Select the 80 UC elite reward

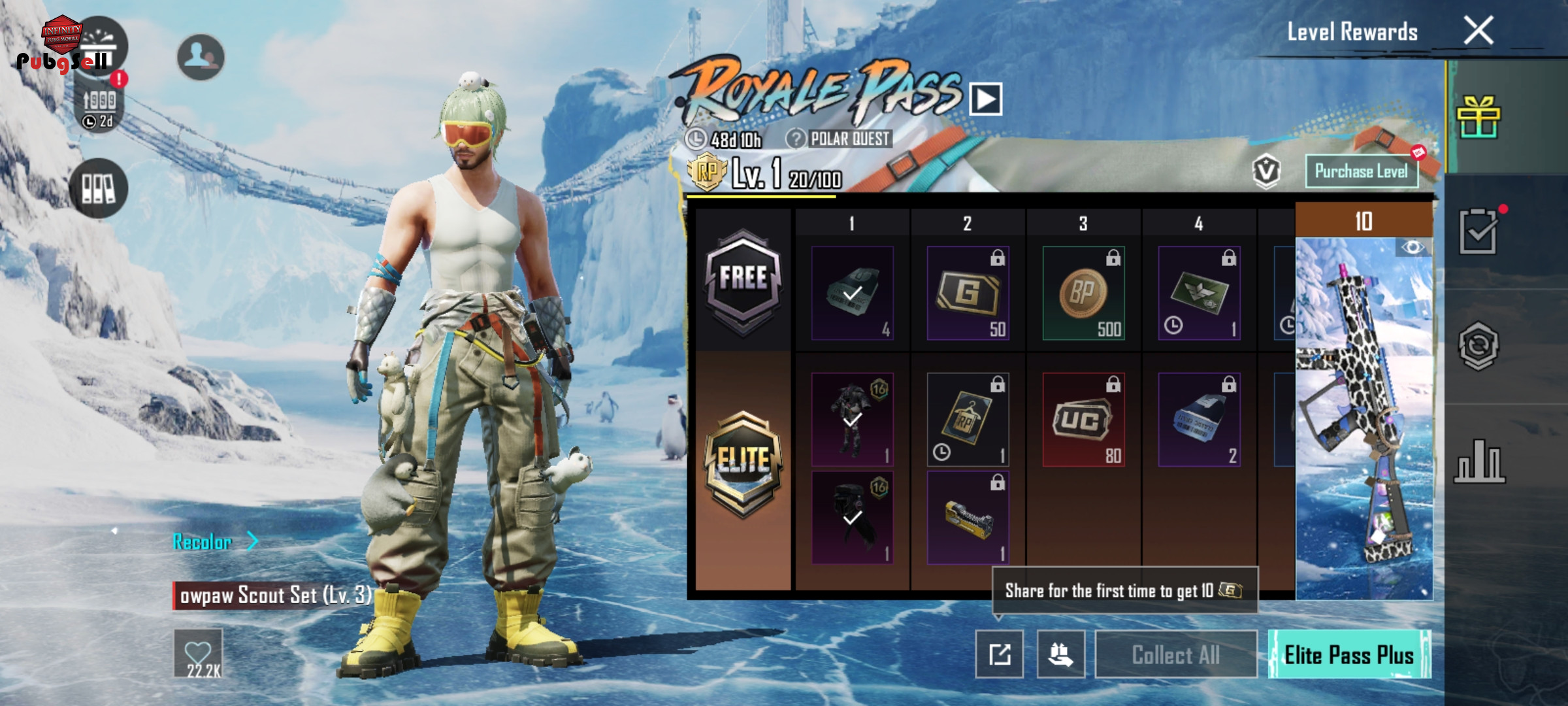1083,420
